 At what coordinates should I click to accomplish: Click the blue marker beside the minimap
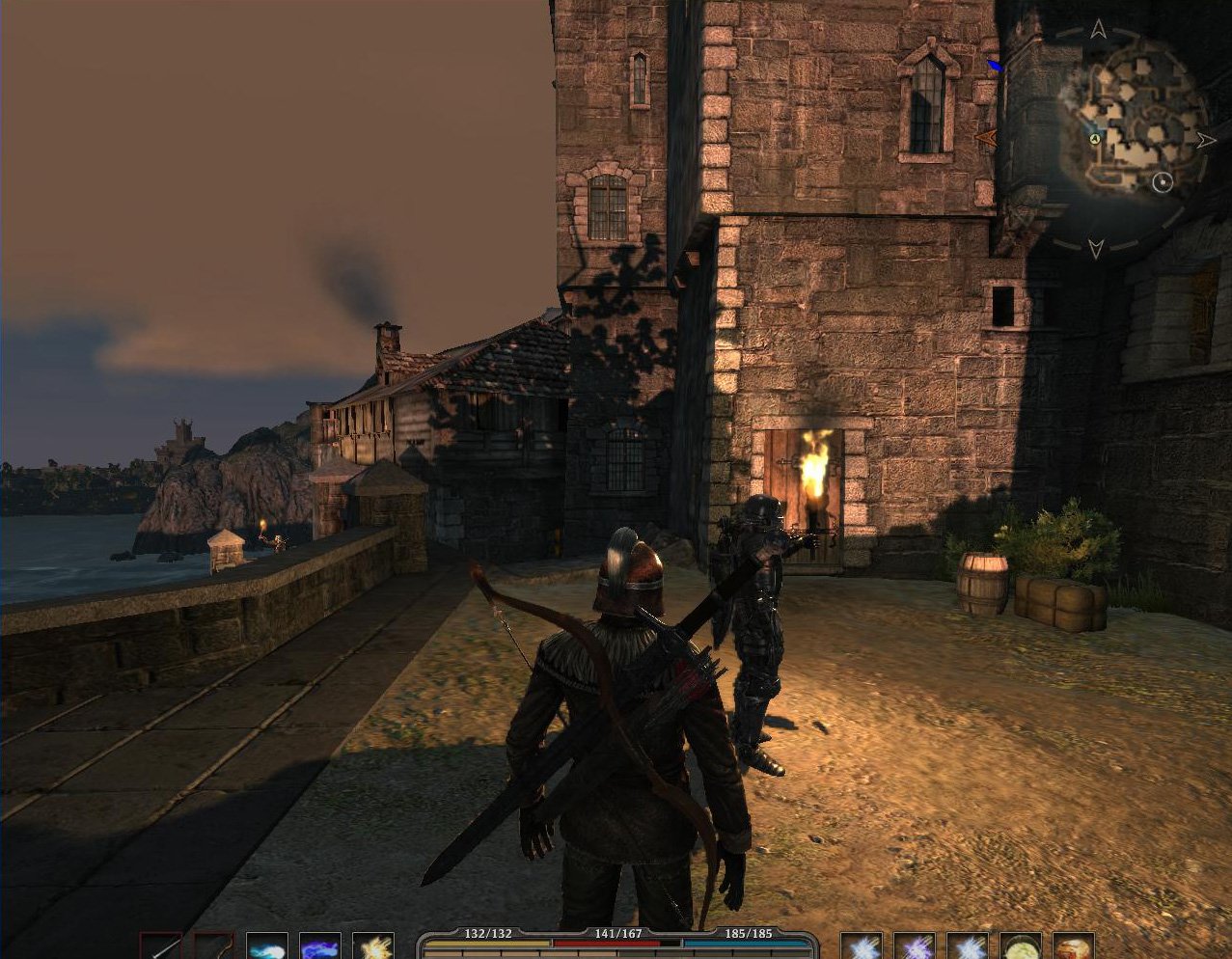pyautogui.click(x=995, y=66)
